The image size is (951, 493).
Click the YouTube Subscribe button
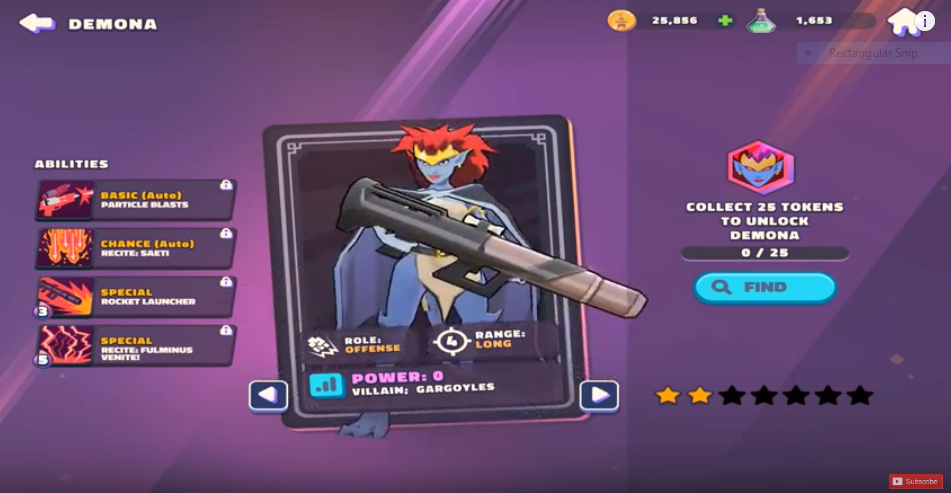(916, 482)
